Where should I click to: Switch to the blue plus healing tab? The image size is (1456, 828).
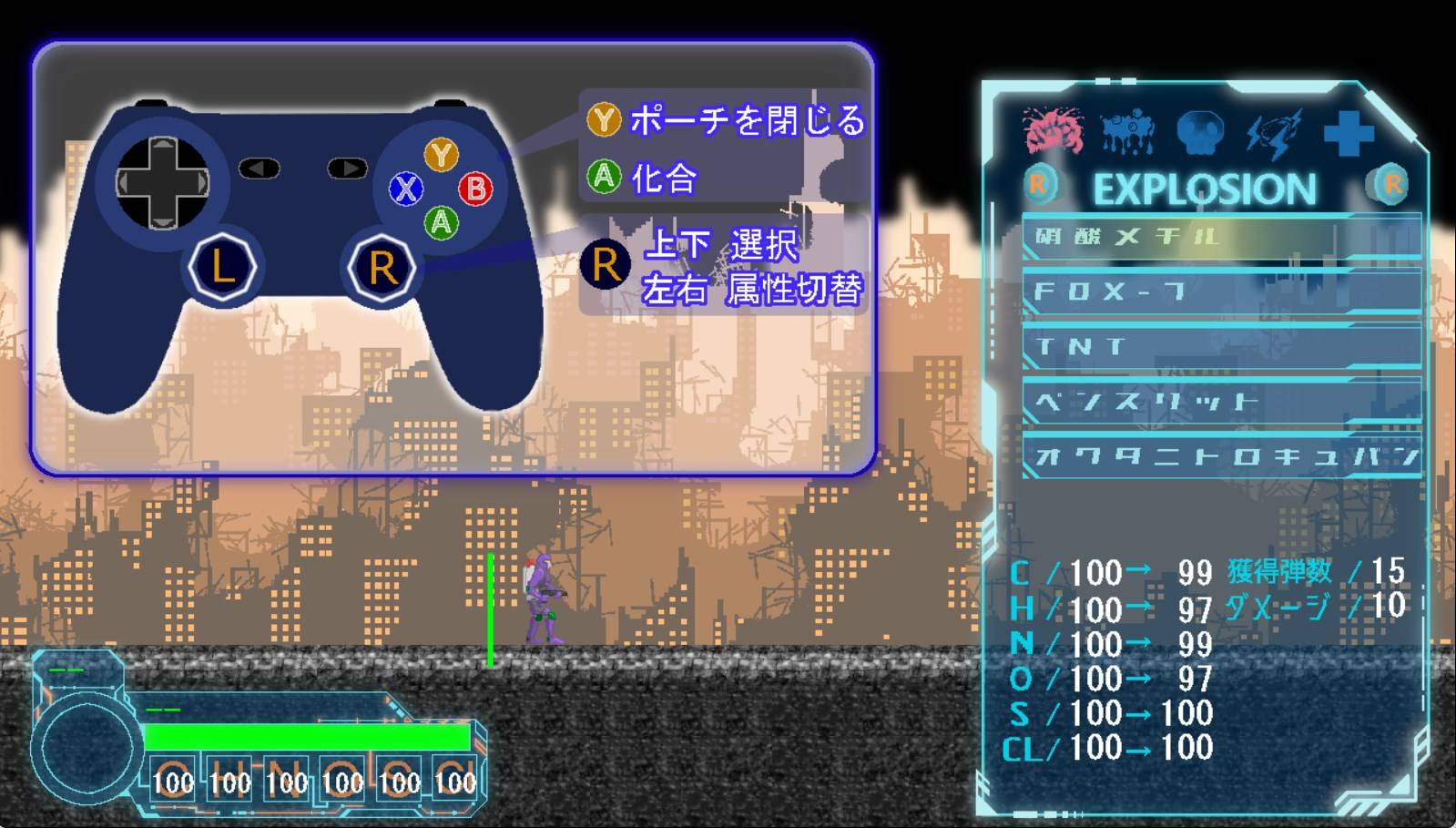coord(1348,133)
